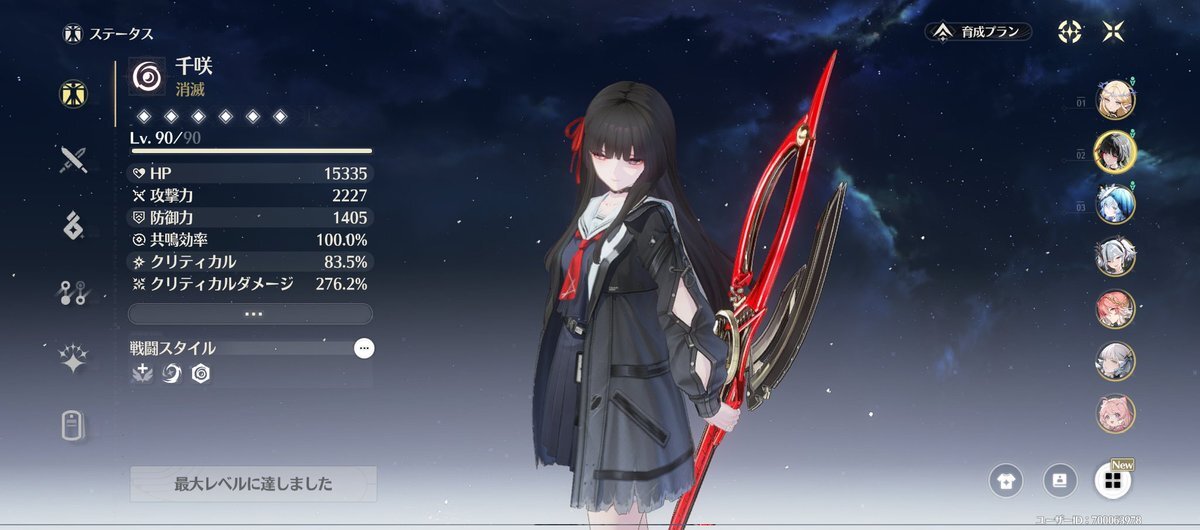The image size is (1200, 530).
Task: Pick the silver-haired character with black headband
Action: coord(1115,256)
